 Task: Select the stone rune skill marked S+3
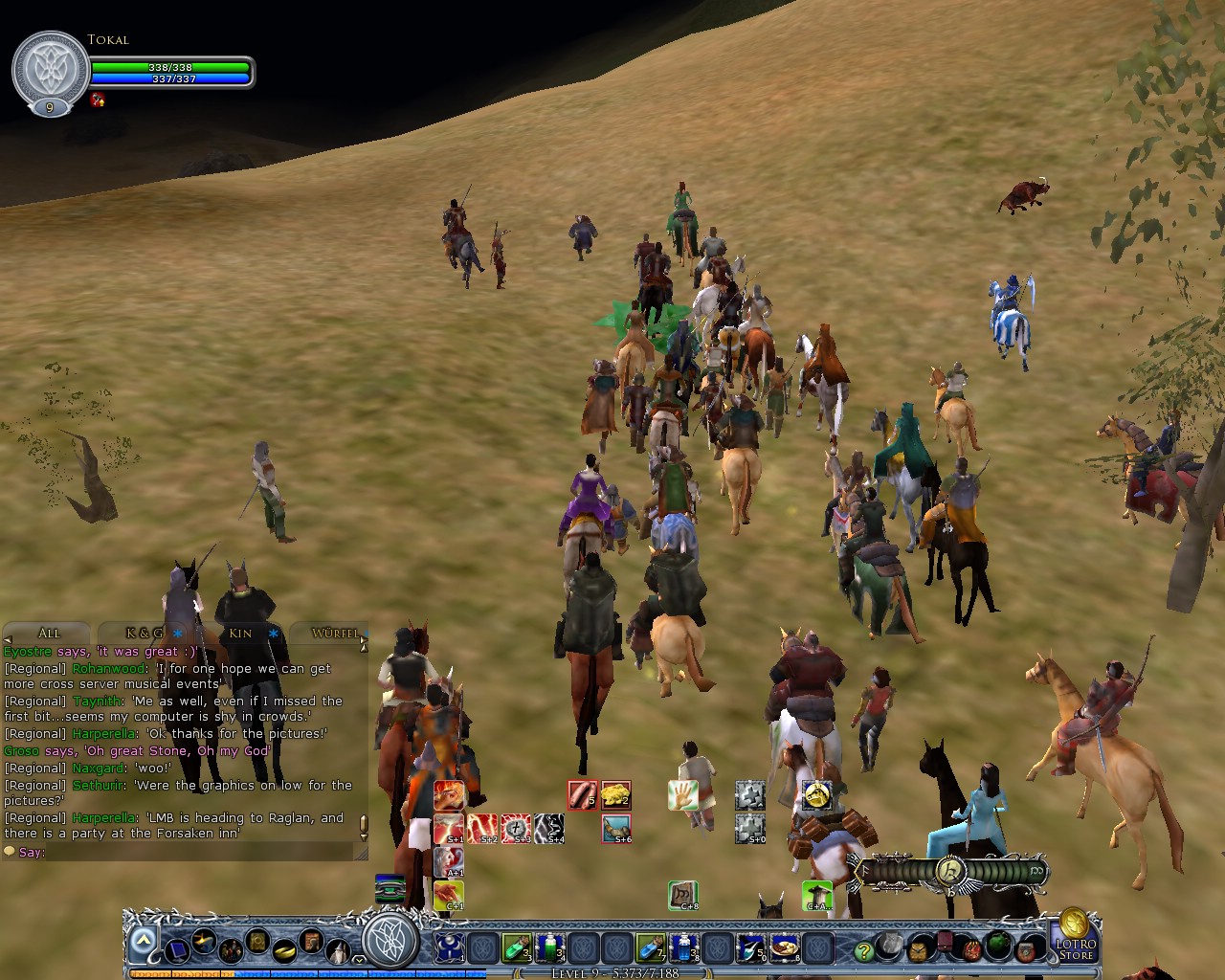click(514, 828)
